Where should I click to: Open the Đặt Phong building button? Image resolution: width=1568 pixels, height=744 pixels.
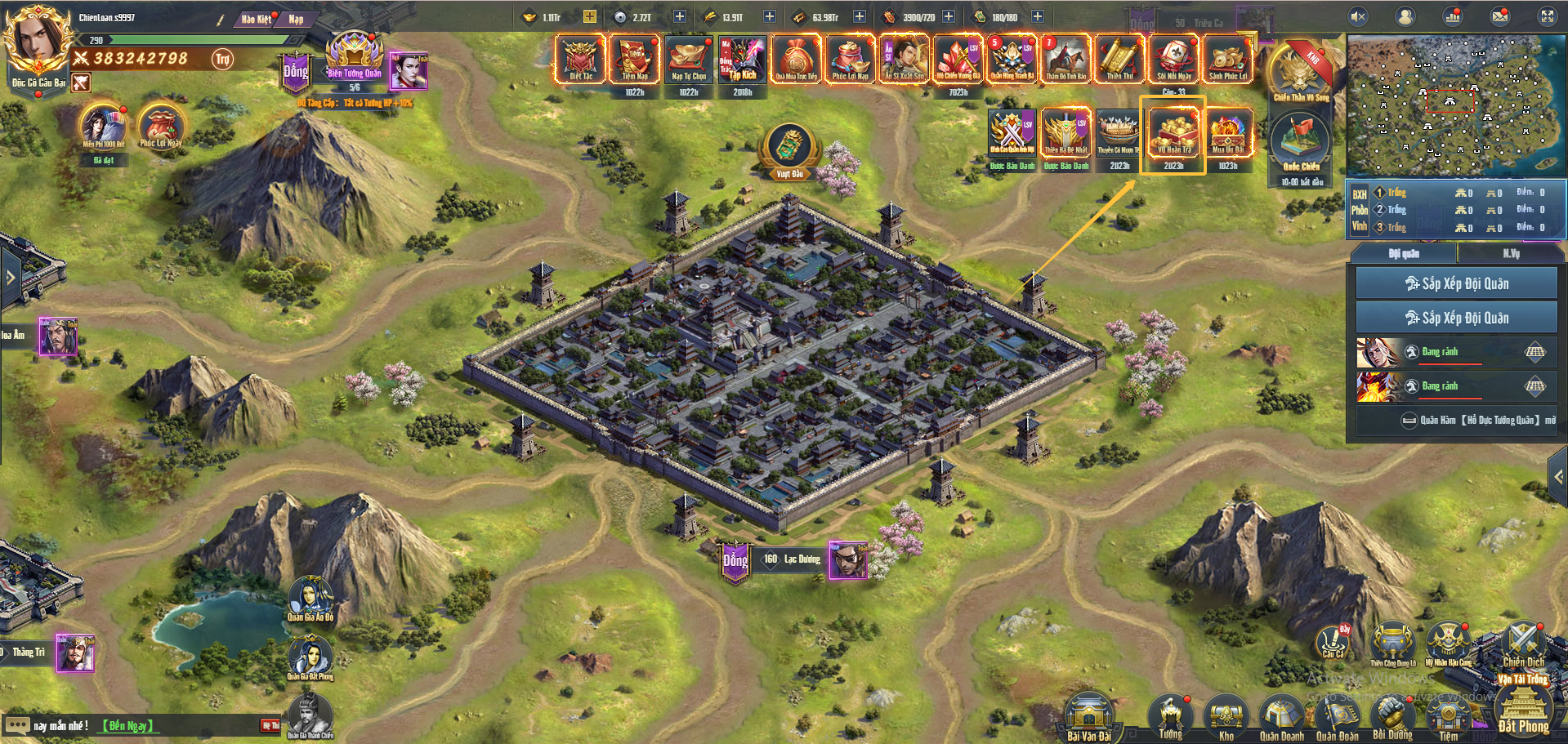pyautogui.click(x=1523, y=709)
